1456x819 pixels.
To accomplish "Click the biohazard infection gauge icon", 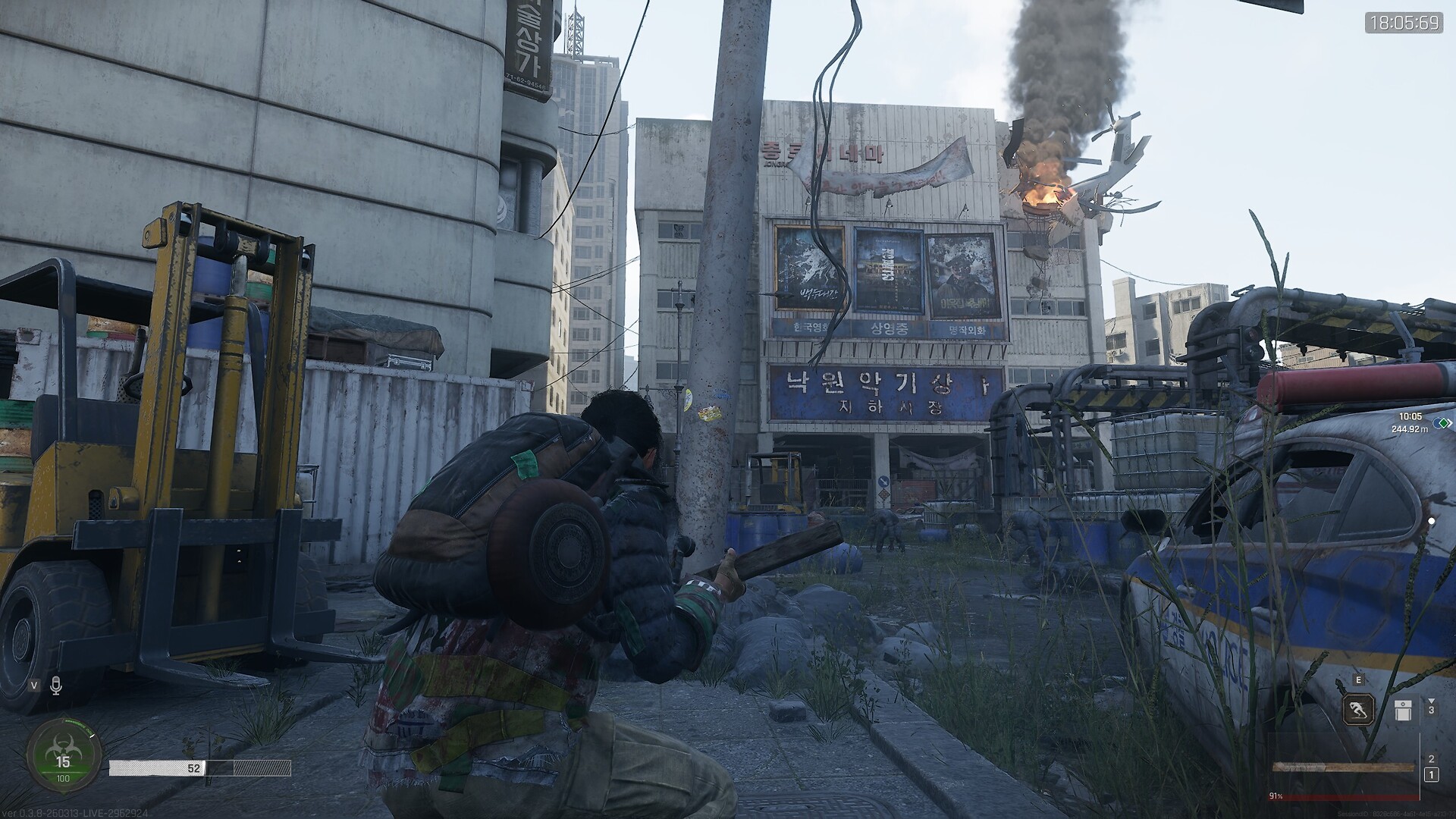I will click(64, 751).
